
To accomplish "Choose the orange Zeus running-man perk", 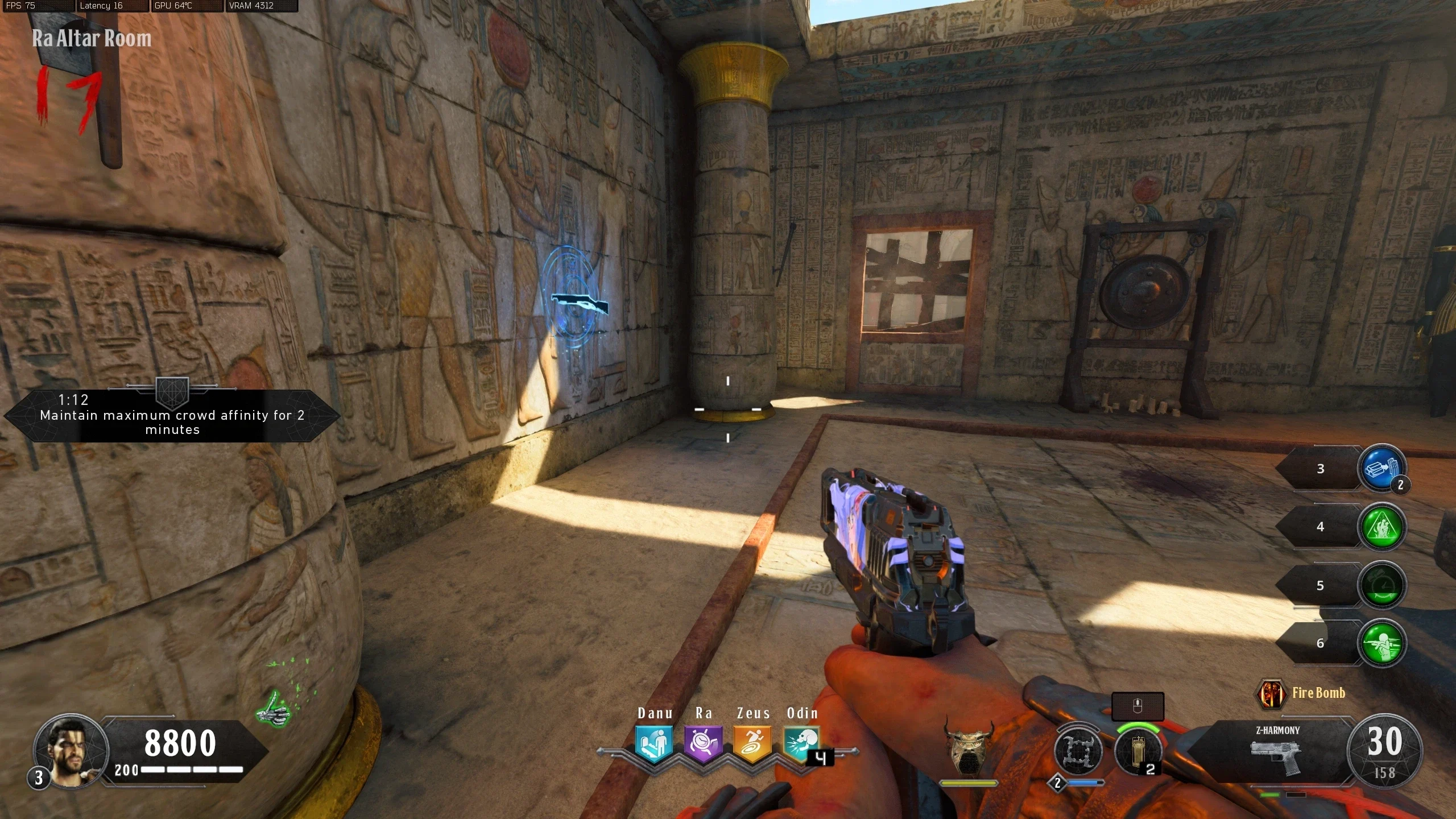I will pos(752,743).
